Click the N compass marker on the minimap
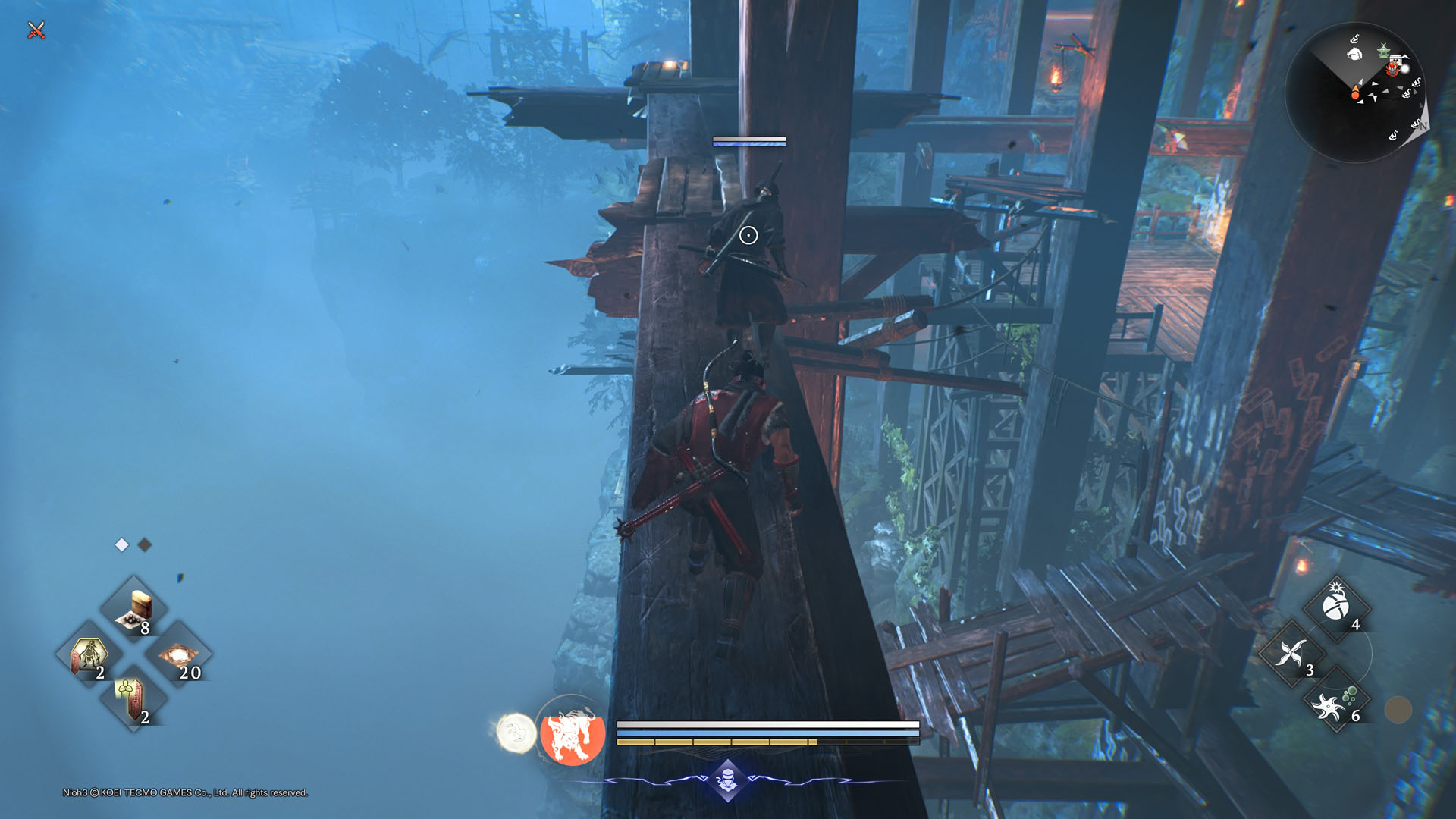The image size is (1456, 819). point(1423,126)
